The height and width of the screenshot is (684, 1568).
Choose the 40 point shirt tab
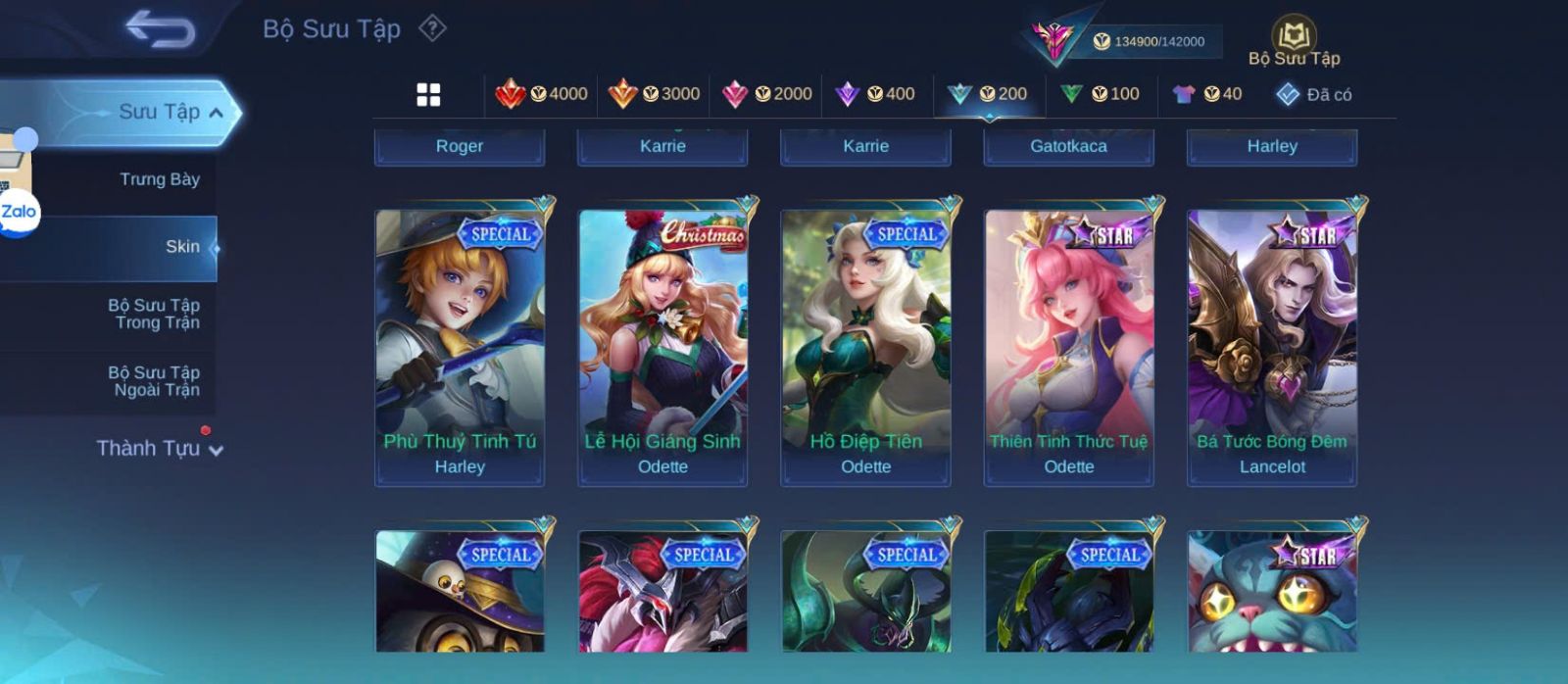[1207, 94]
